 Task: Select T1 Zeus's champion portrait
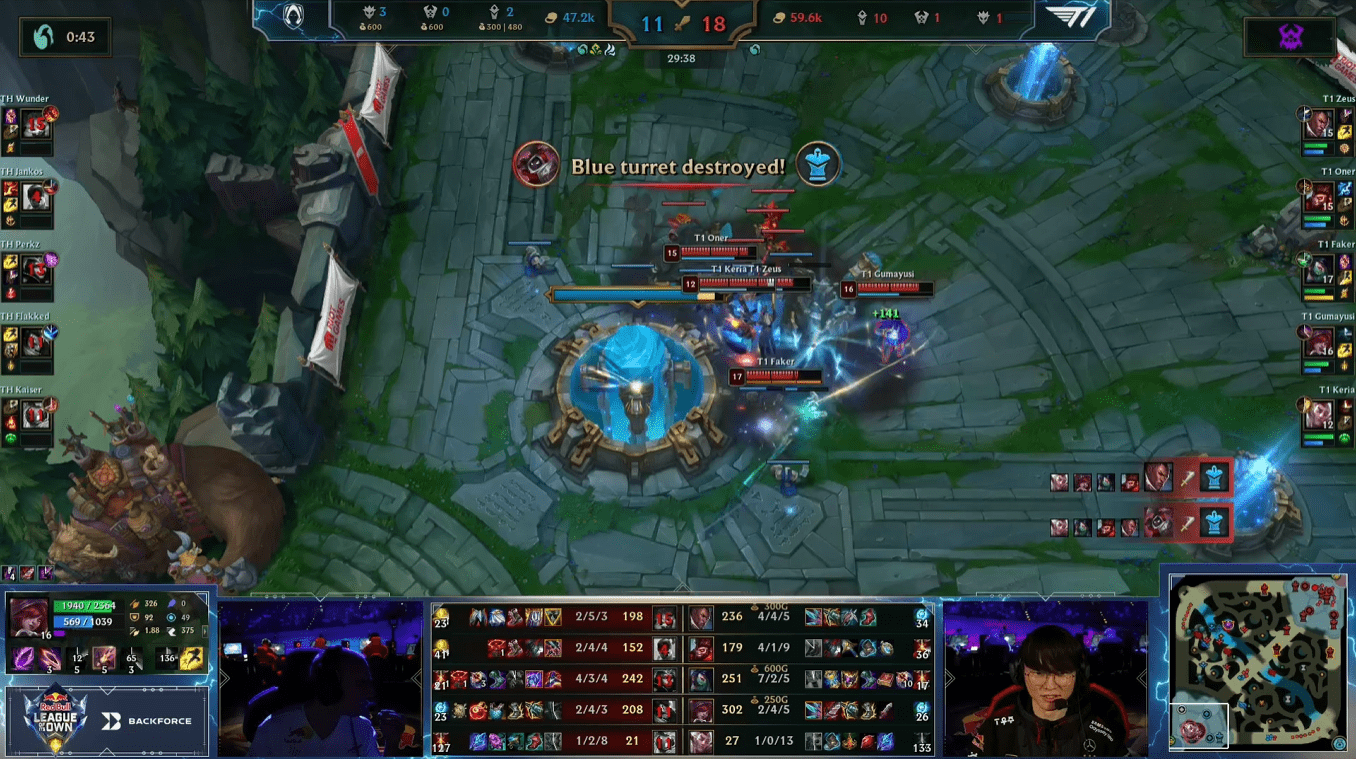point(1318,126)
